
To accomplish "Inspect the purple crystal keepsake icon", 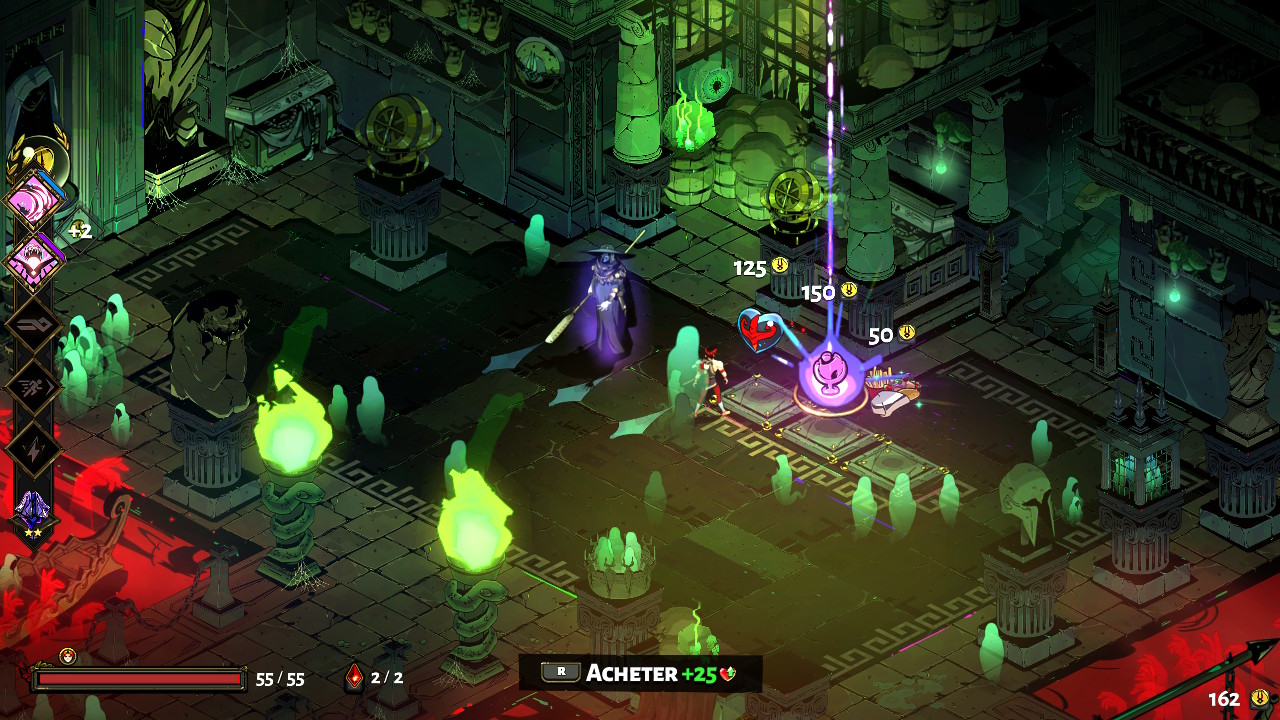I will (x=32, y=509).
